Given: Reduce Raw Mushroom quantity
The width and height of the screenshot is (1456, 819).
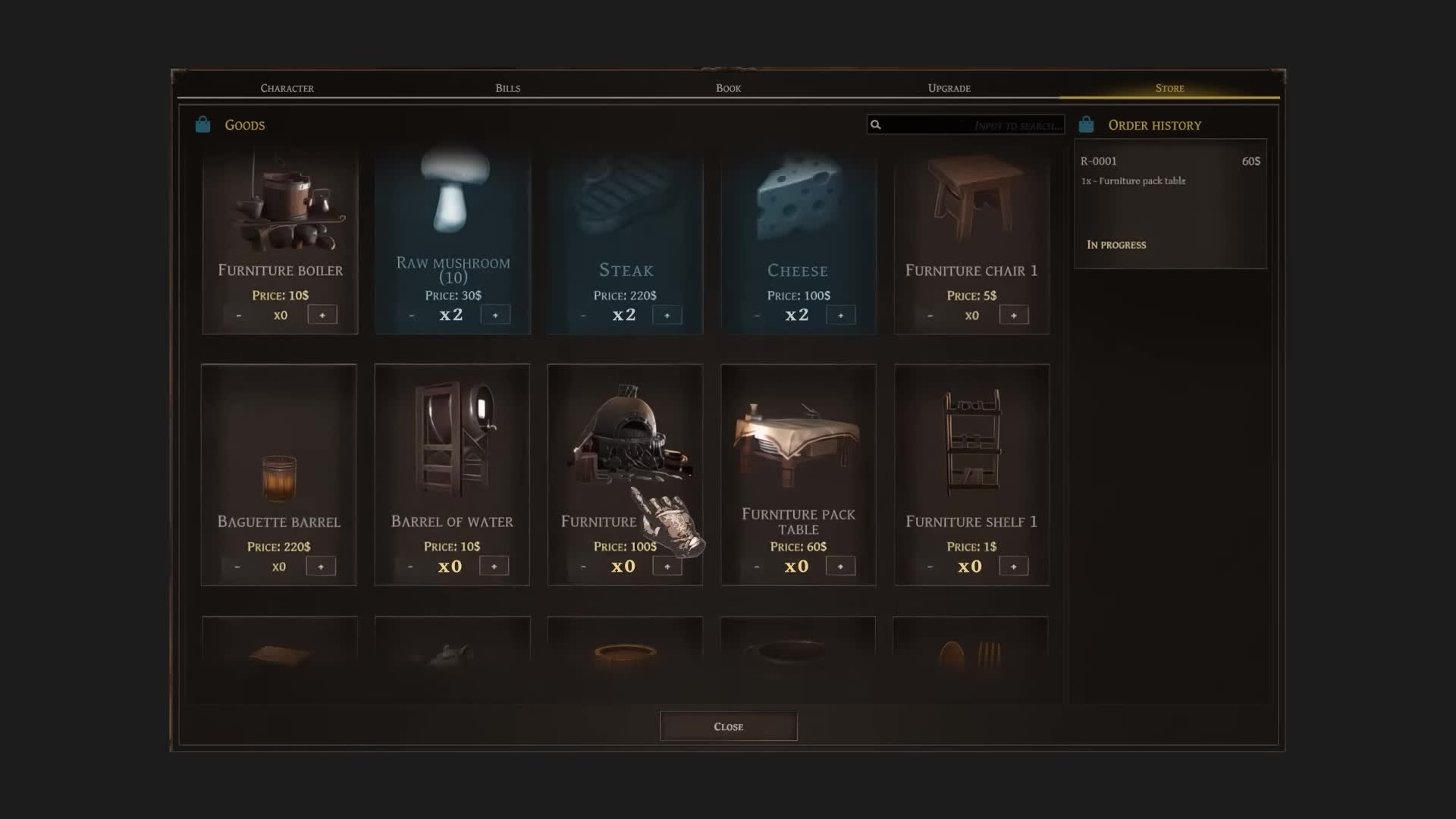Looking at the screenshot, I should [x=411, y=315].
